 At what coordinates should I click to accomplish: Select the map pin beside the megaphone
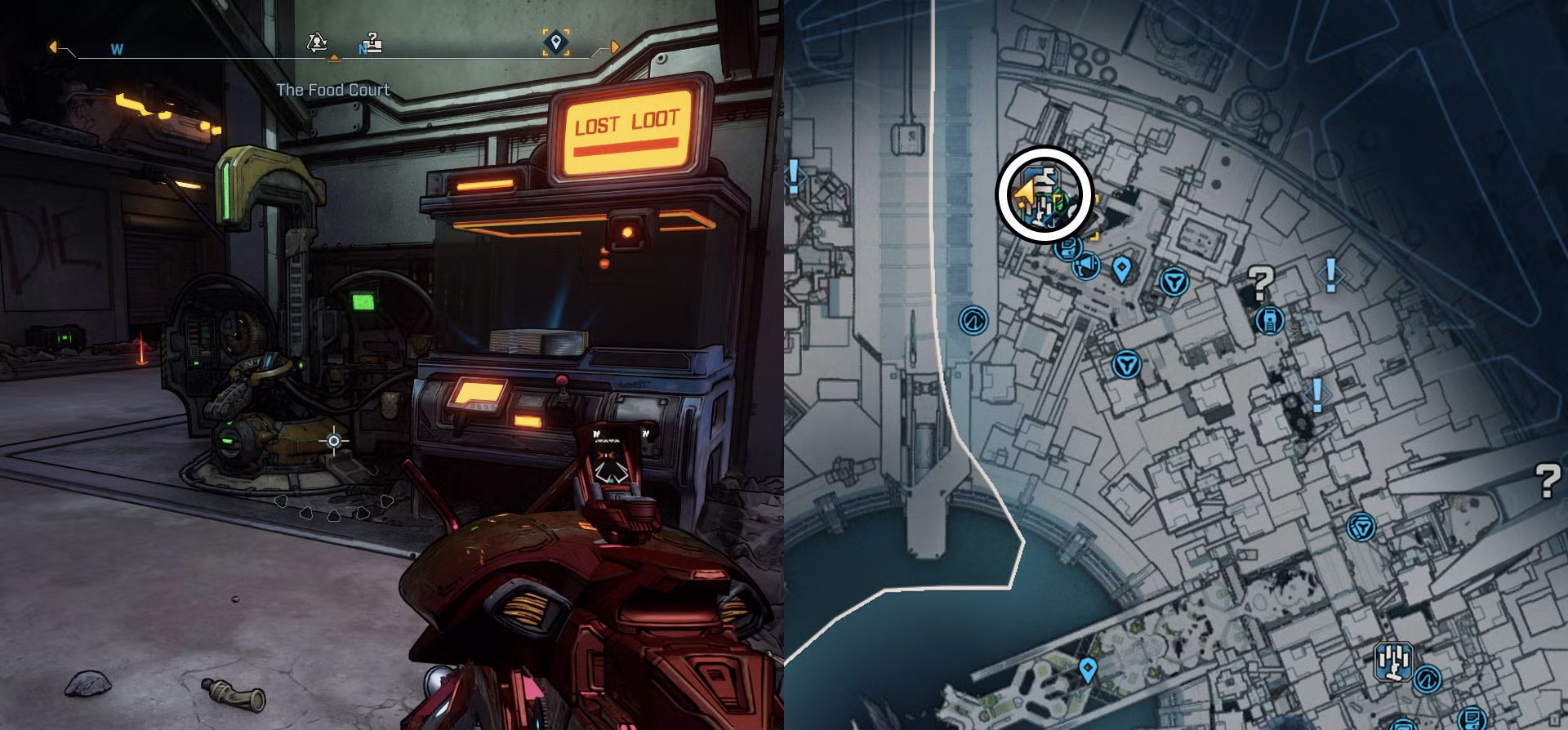pos(1122,269)
